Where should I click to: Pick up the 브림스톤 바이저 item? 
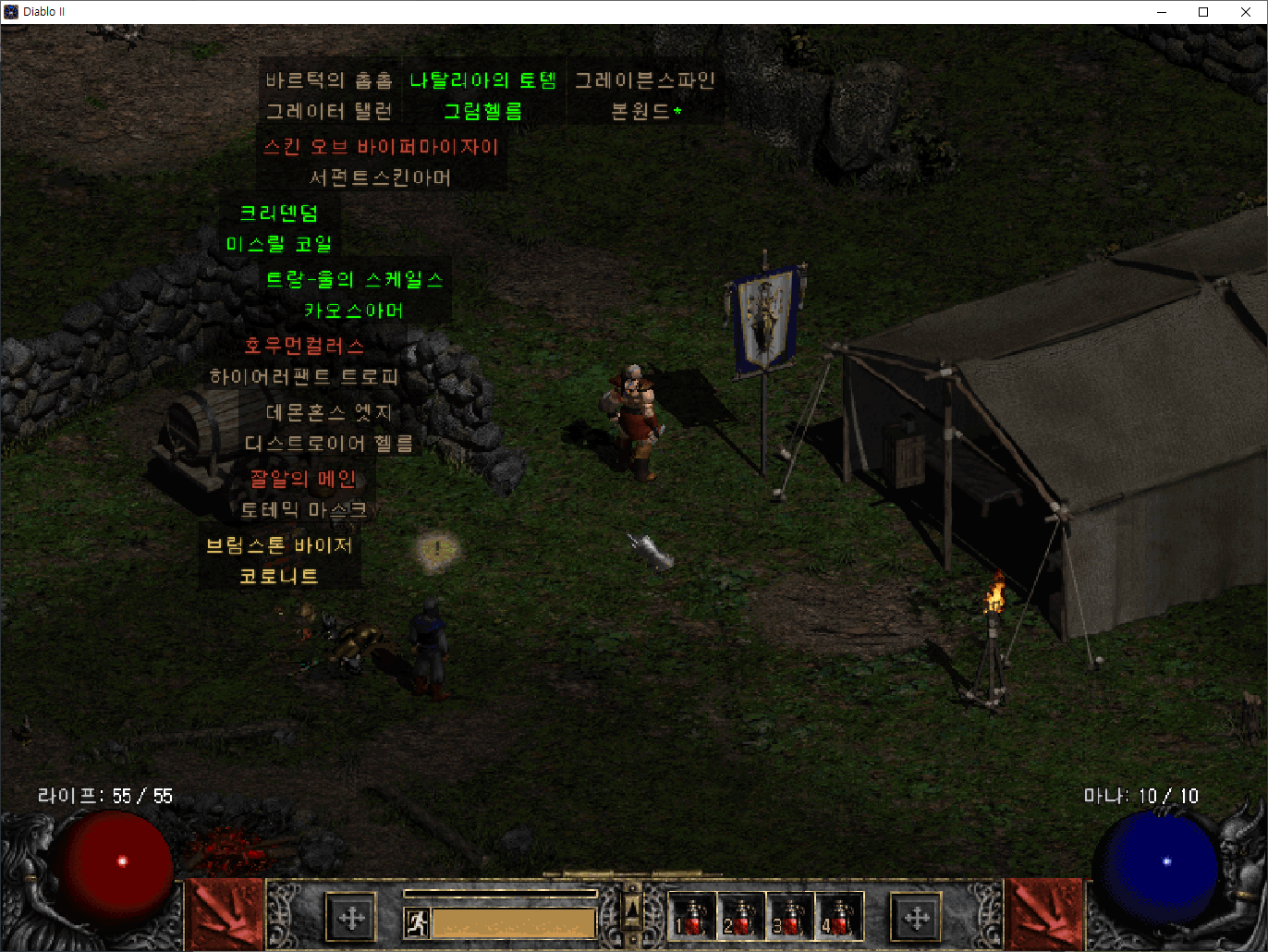coord(280,545)
